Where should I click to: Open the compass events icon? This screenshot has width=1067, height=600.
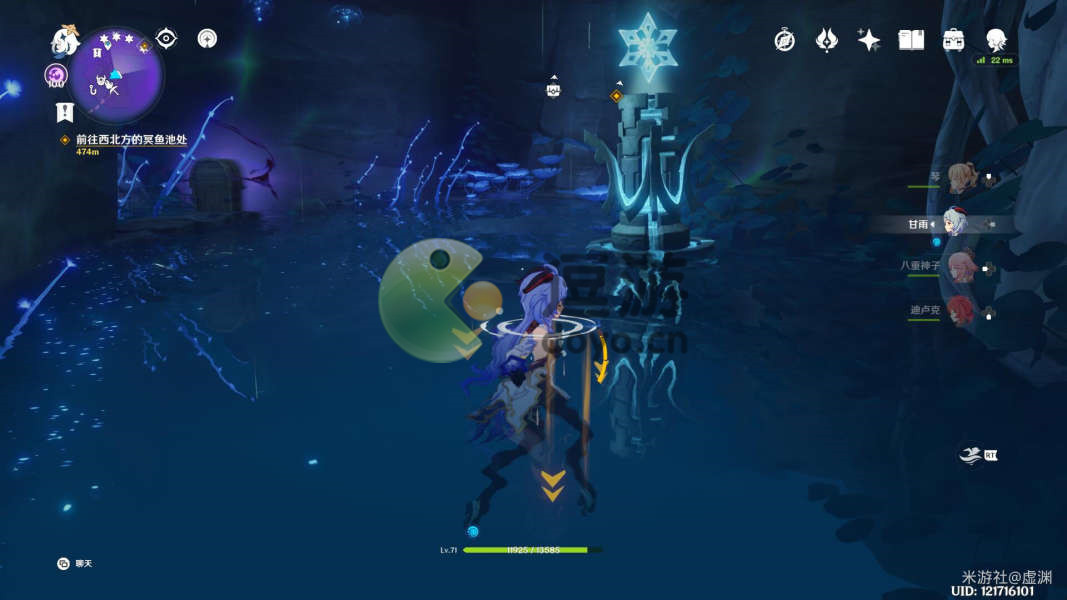(x=785, y=40)
